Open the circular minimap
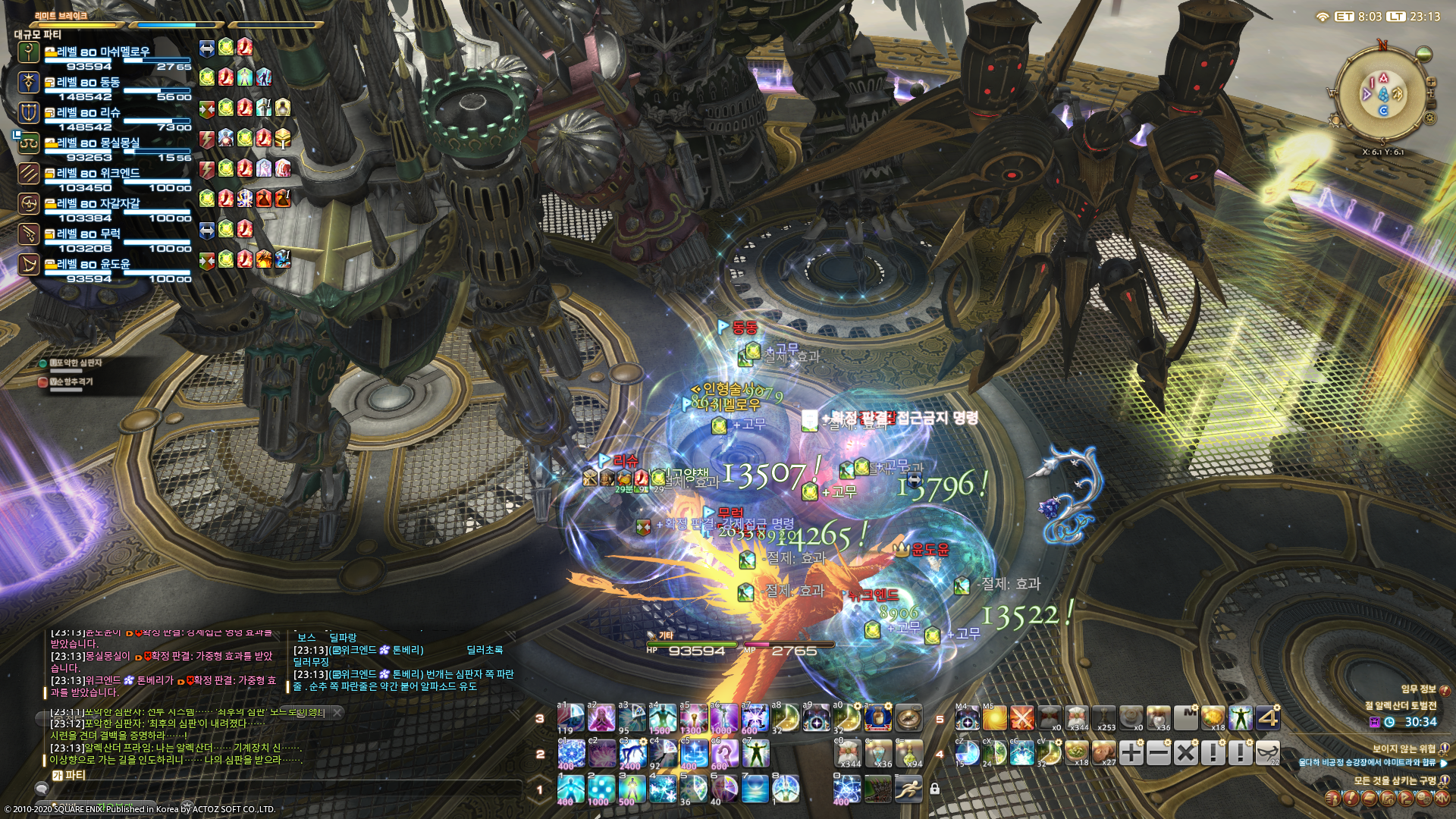The height and width of the screenshot is (819, 1456). pos(1382,93)
